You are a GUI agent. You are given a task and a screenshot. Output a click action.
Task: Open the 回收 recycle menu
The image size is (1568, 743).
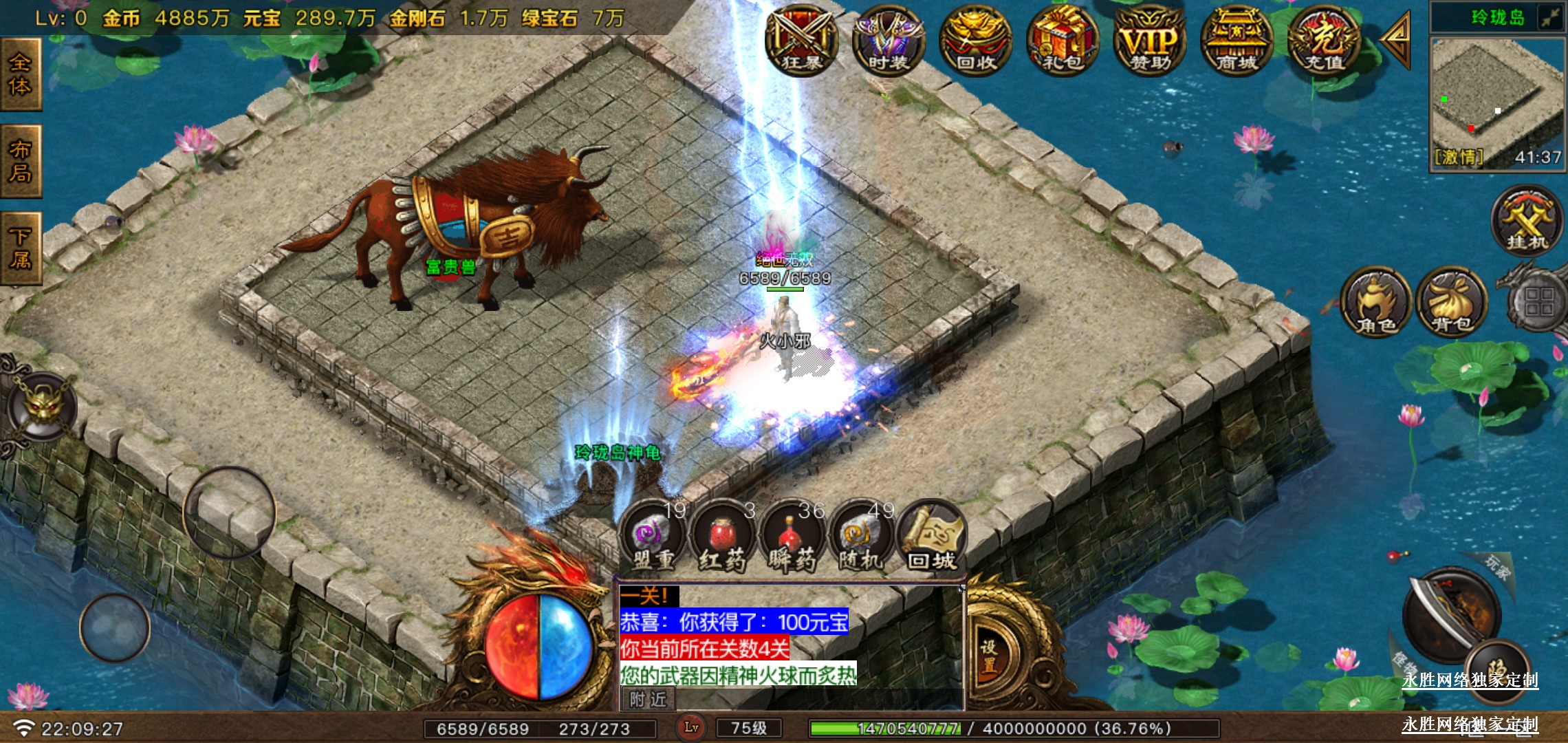click(975, 43)
